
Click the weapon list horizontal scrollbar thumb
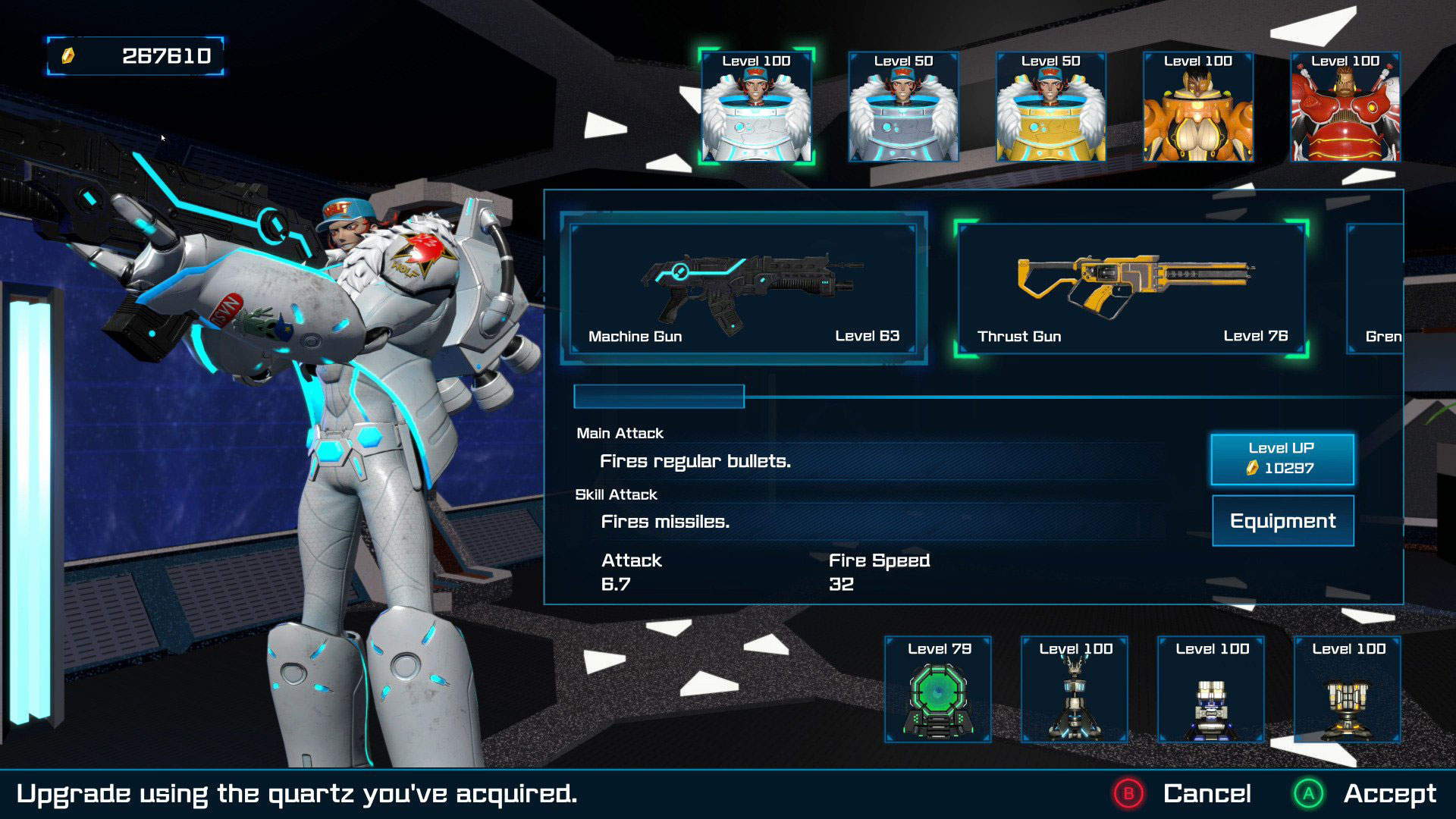click(x=659, y=397)
